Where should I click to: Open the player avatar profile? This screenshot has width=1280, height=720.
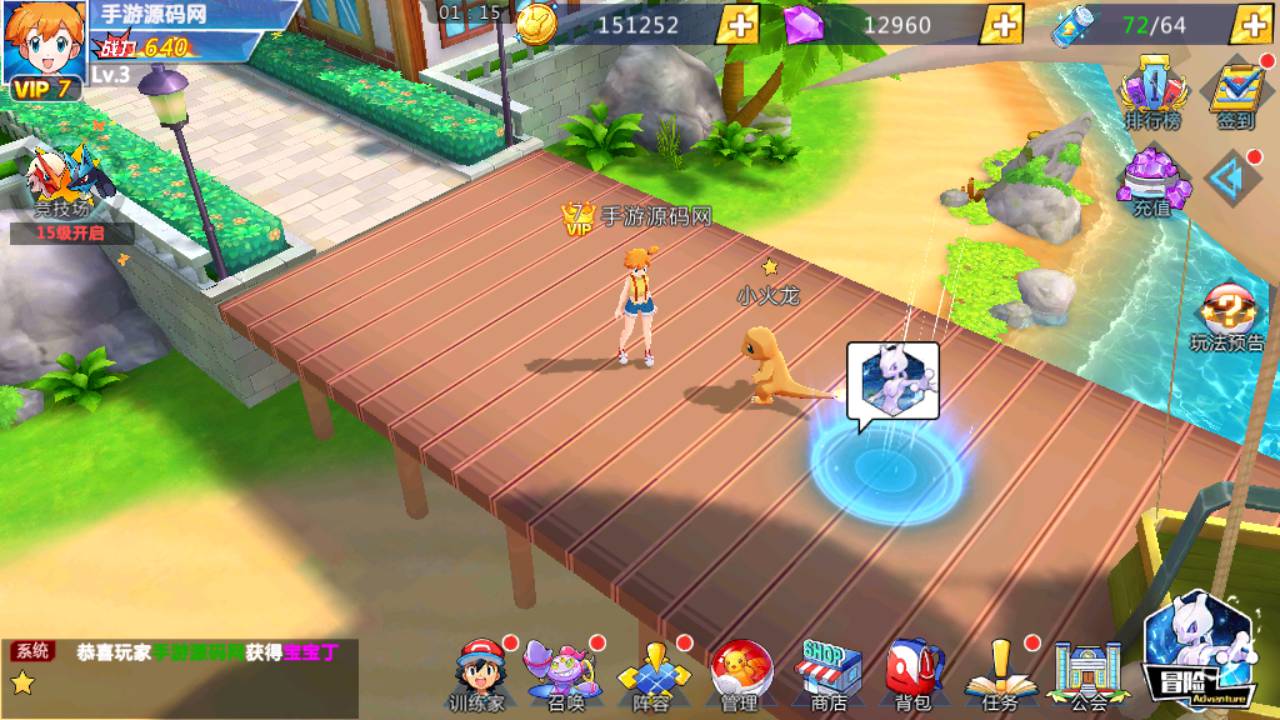[44, 45]
